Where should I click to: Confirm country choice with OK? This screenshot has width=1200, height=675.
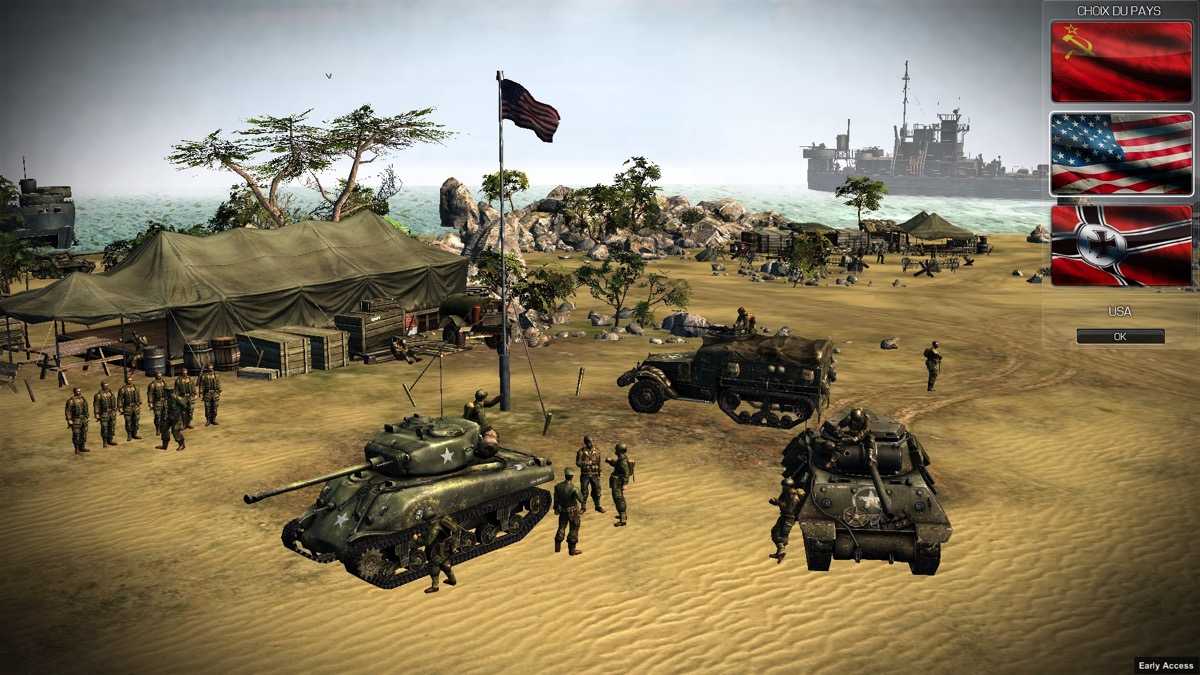click(1120, 337)
